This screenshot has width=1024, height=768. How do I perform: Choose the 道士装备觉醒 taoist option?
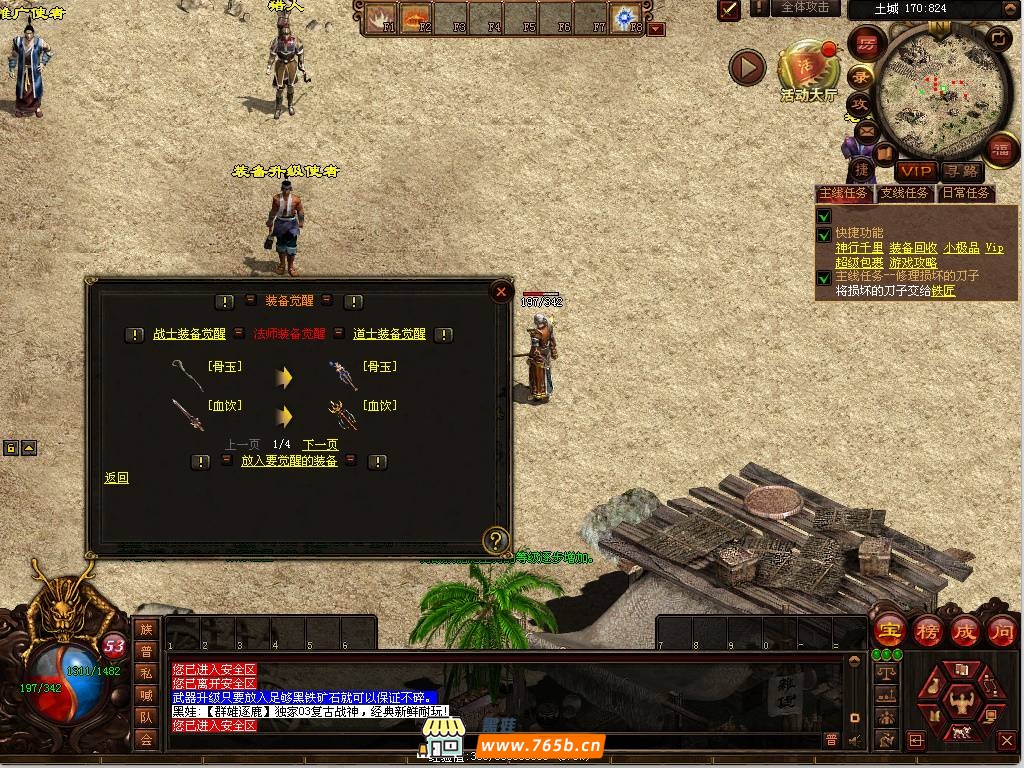pos(389,334)
